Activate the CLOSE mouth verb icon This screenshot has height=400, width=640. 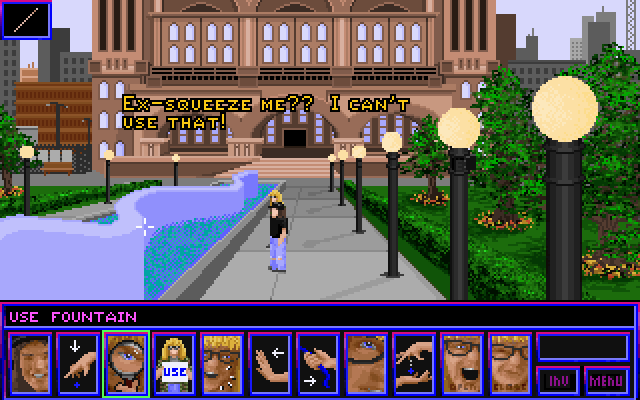(x=510, y=363)
